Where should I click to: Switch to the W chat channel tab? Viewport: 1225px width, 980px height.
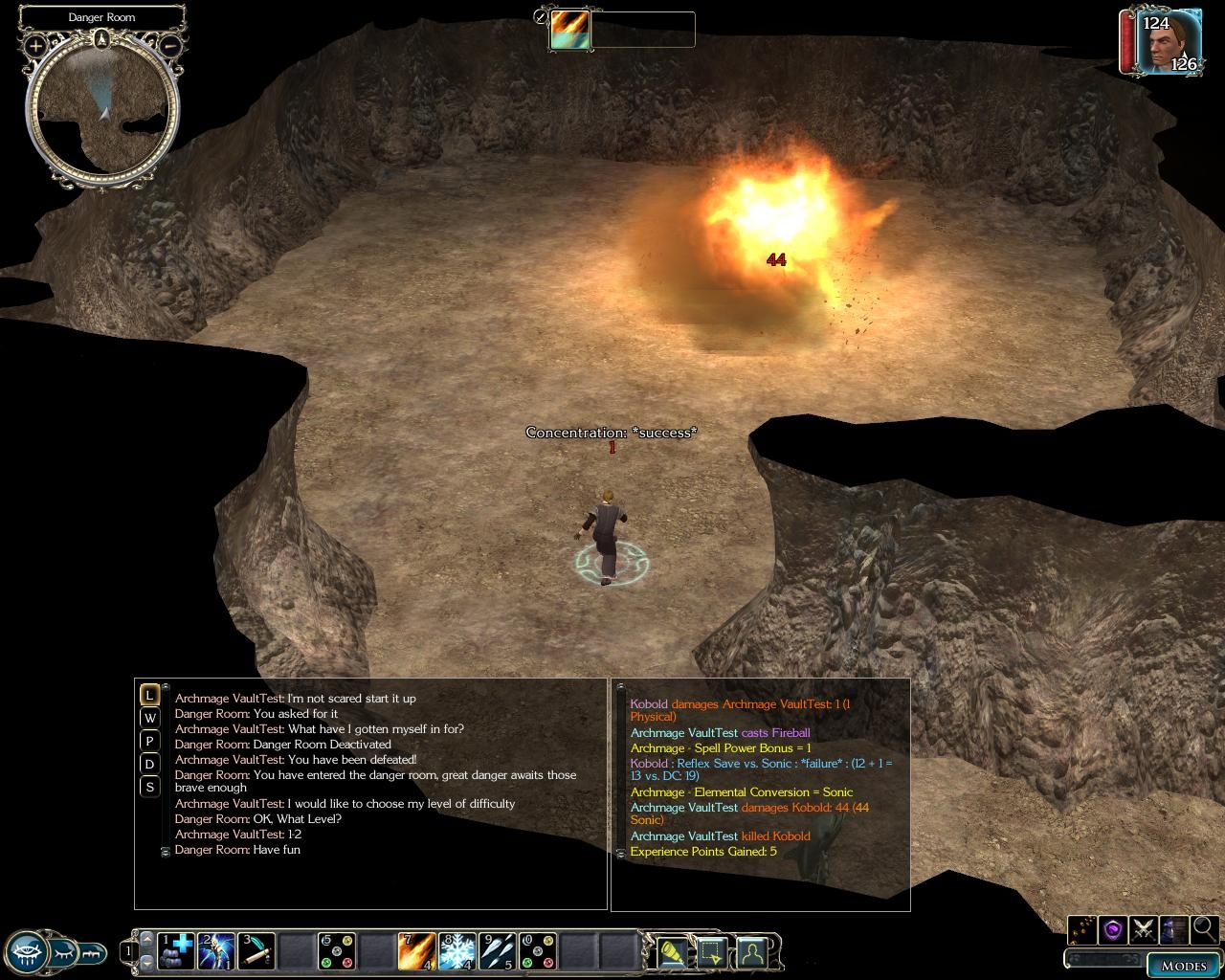(x=149, y=718)
